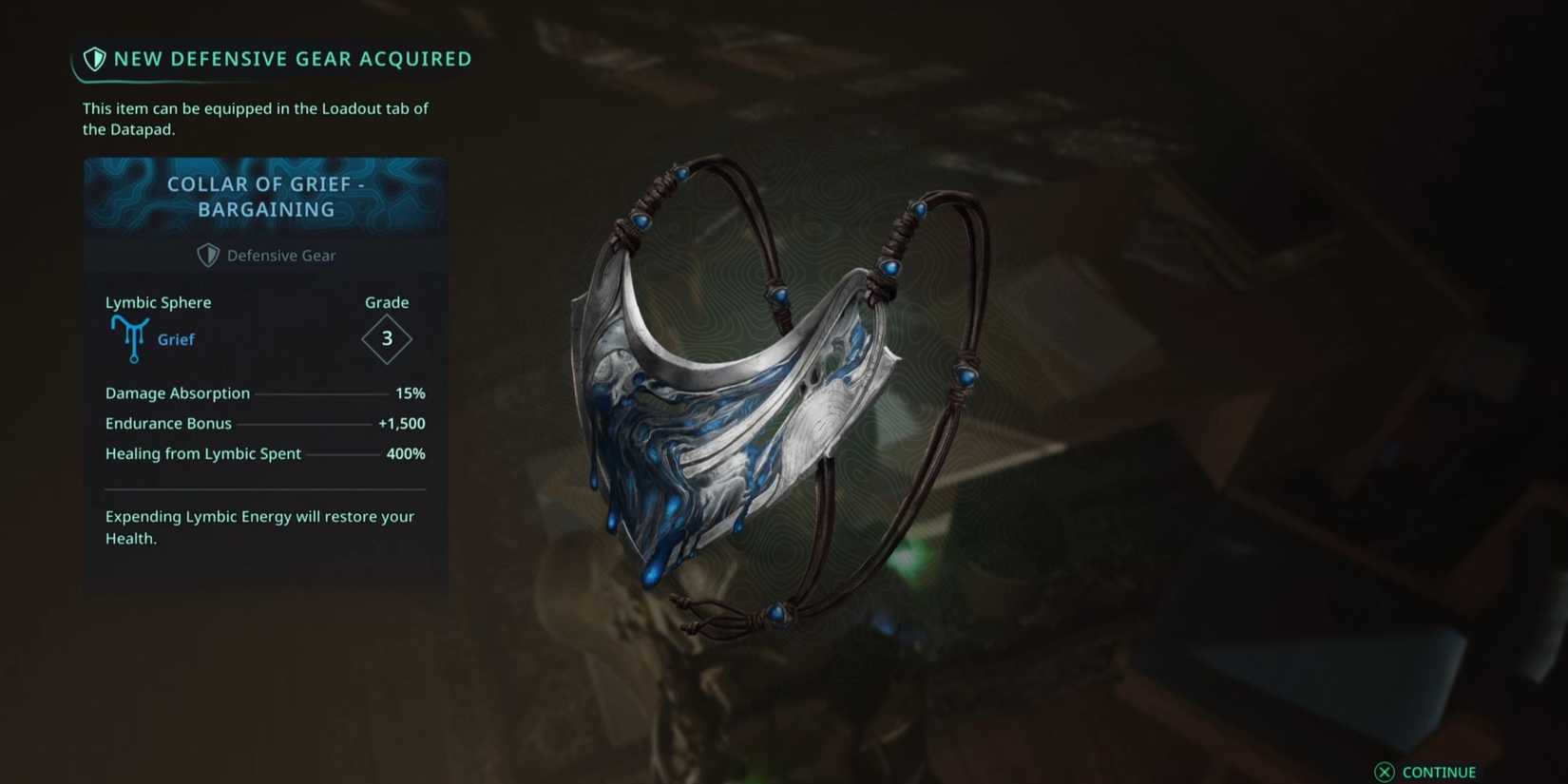
Task: Click the blue Grief Lymbic Sphere icon
Action: (x=131, y=337)
